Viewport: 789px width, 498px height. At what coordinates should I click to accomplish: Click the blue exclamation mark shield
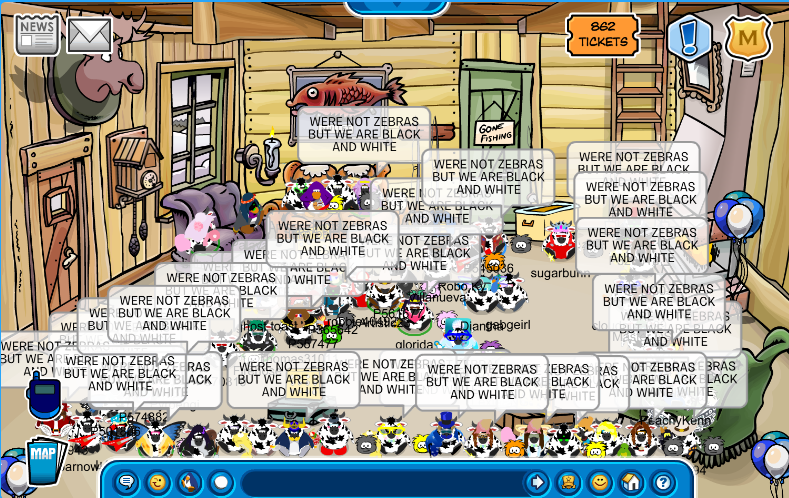[x=690, y=37]
